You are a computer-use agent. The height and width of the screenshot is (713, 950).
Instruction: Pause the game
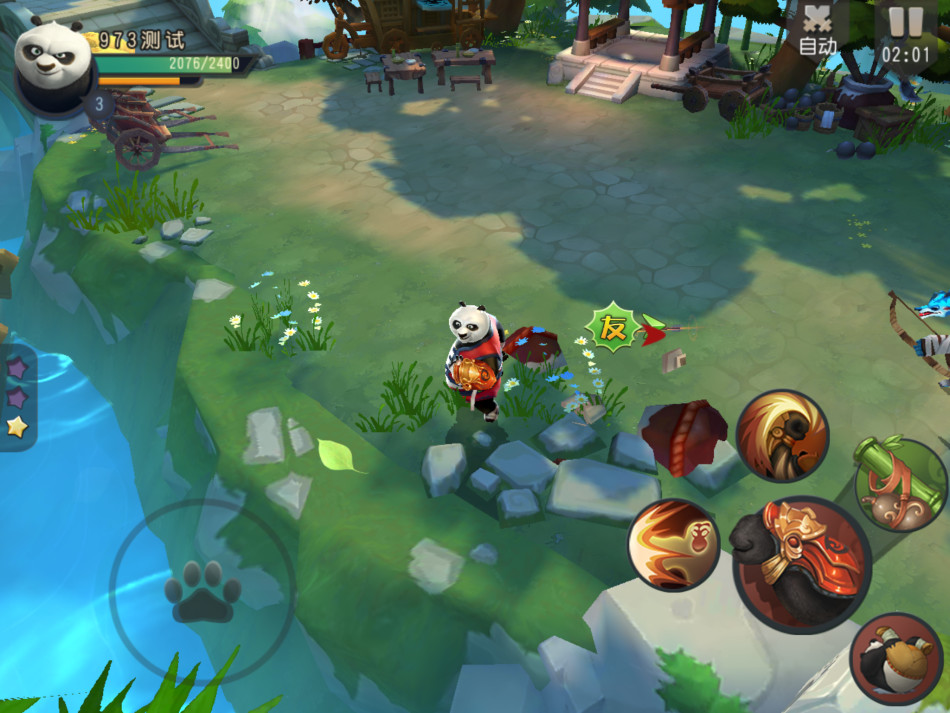click(x=906, y=32)
